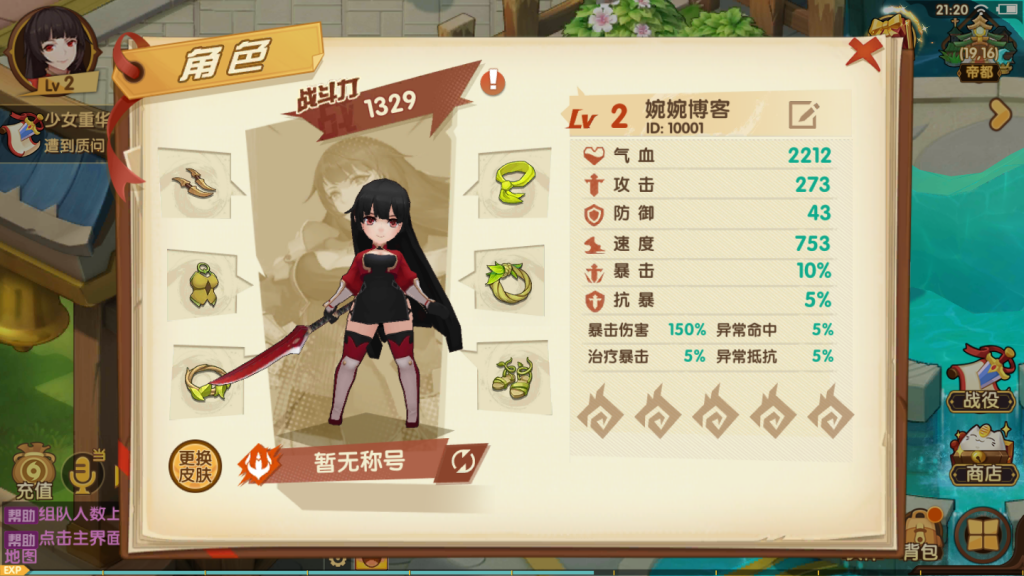Select the green scarf equipment slot
This screenshot has width=1024, height=576.
tap(511, 180)
